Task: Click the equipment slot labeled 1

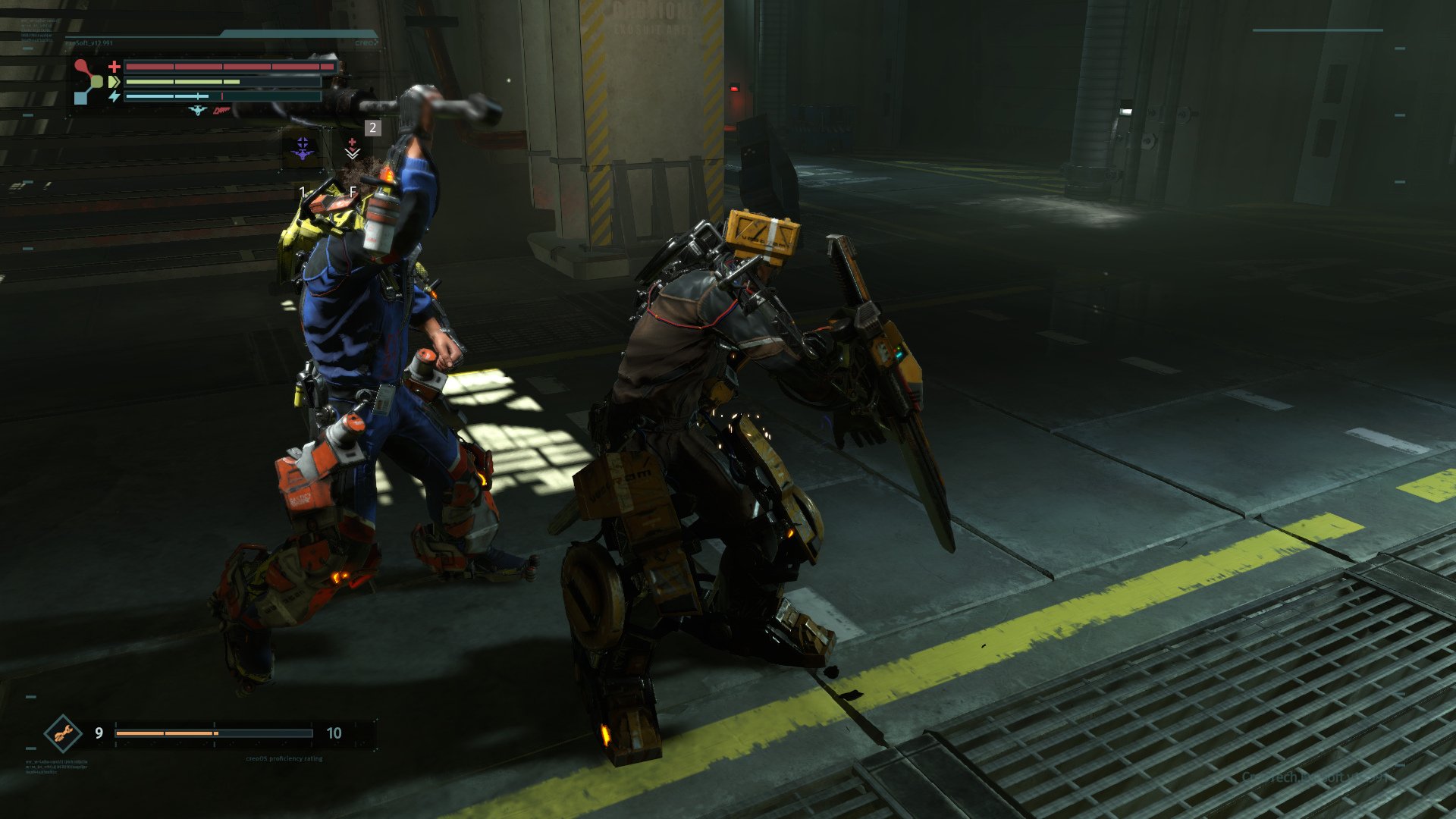Action: tap(303, 191)
